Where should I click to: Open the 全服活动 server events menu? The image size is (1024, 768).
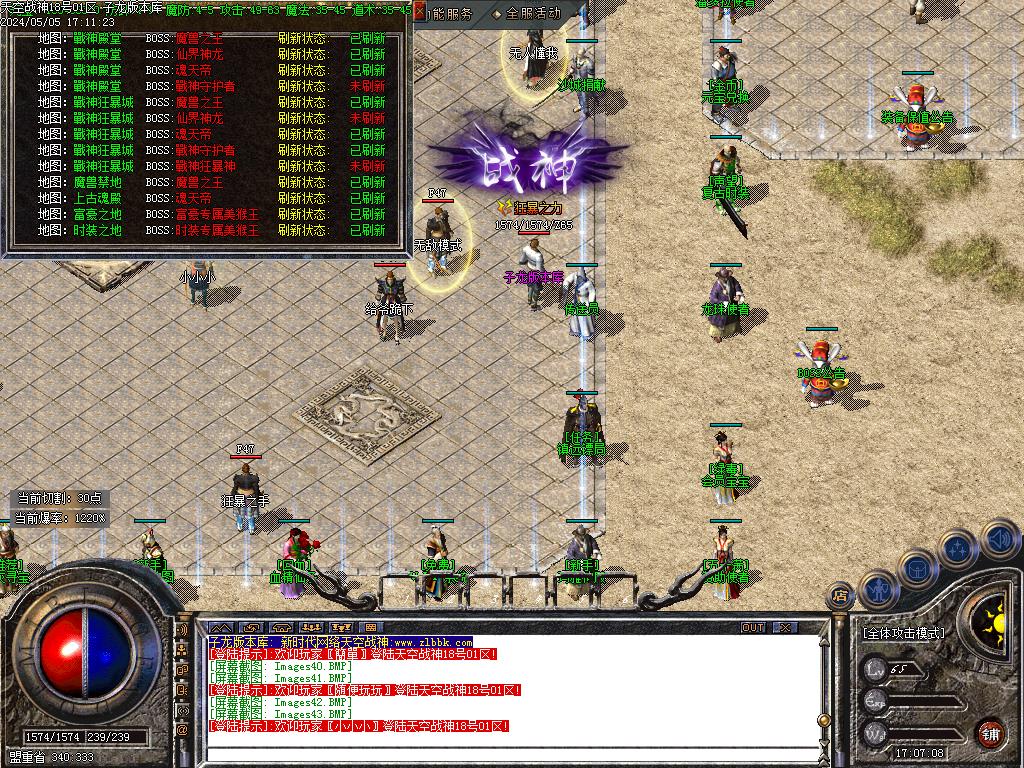(532, 14)
